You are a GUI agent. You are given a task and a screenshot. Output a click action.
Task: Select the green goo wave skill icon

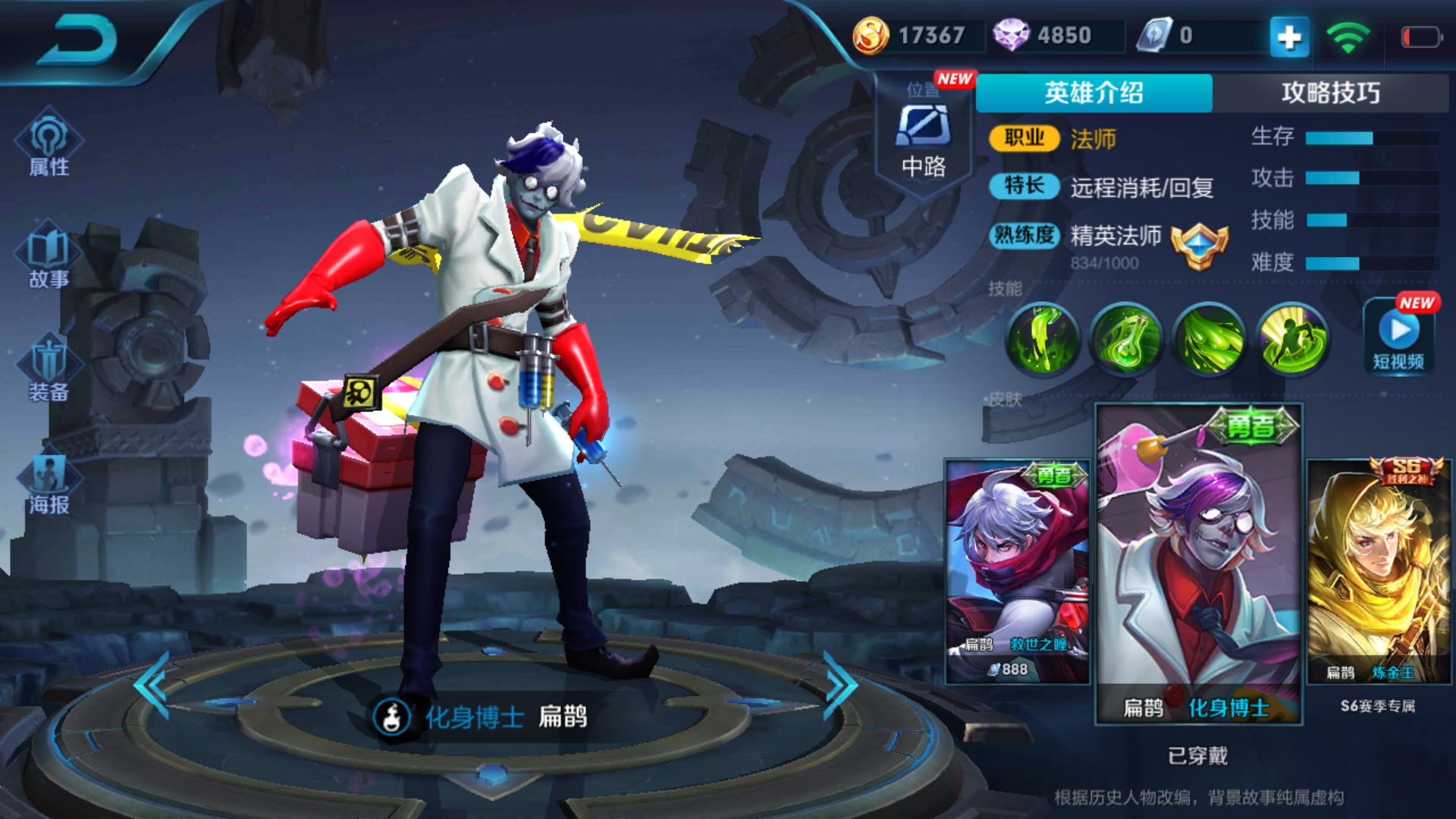(1210, 339)
